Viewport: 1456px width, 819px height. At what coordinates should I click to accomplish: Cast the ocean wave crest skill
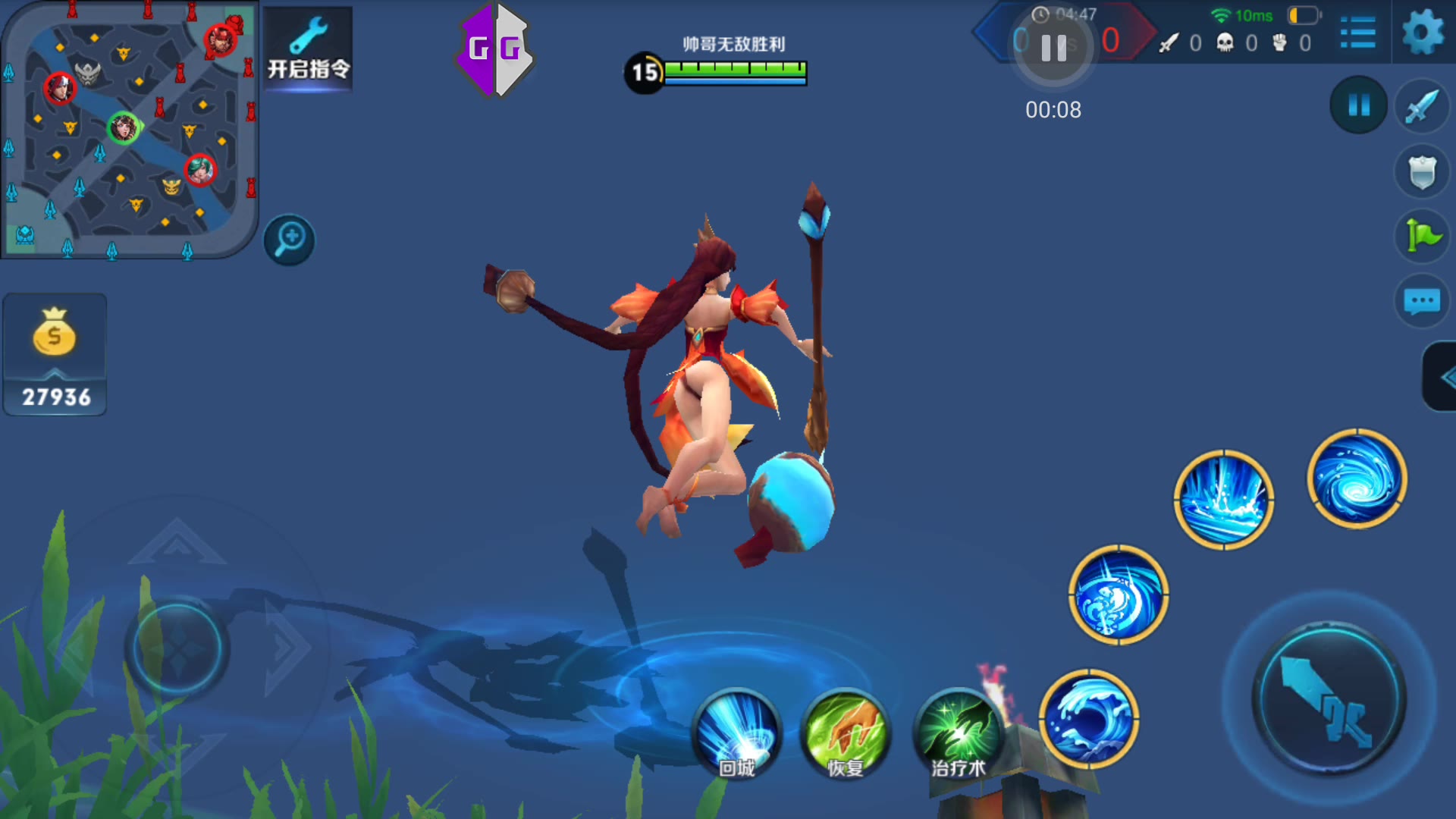pos(1089,719)
